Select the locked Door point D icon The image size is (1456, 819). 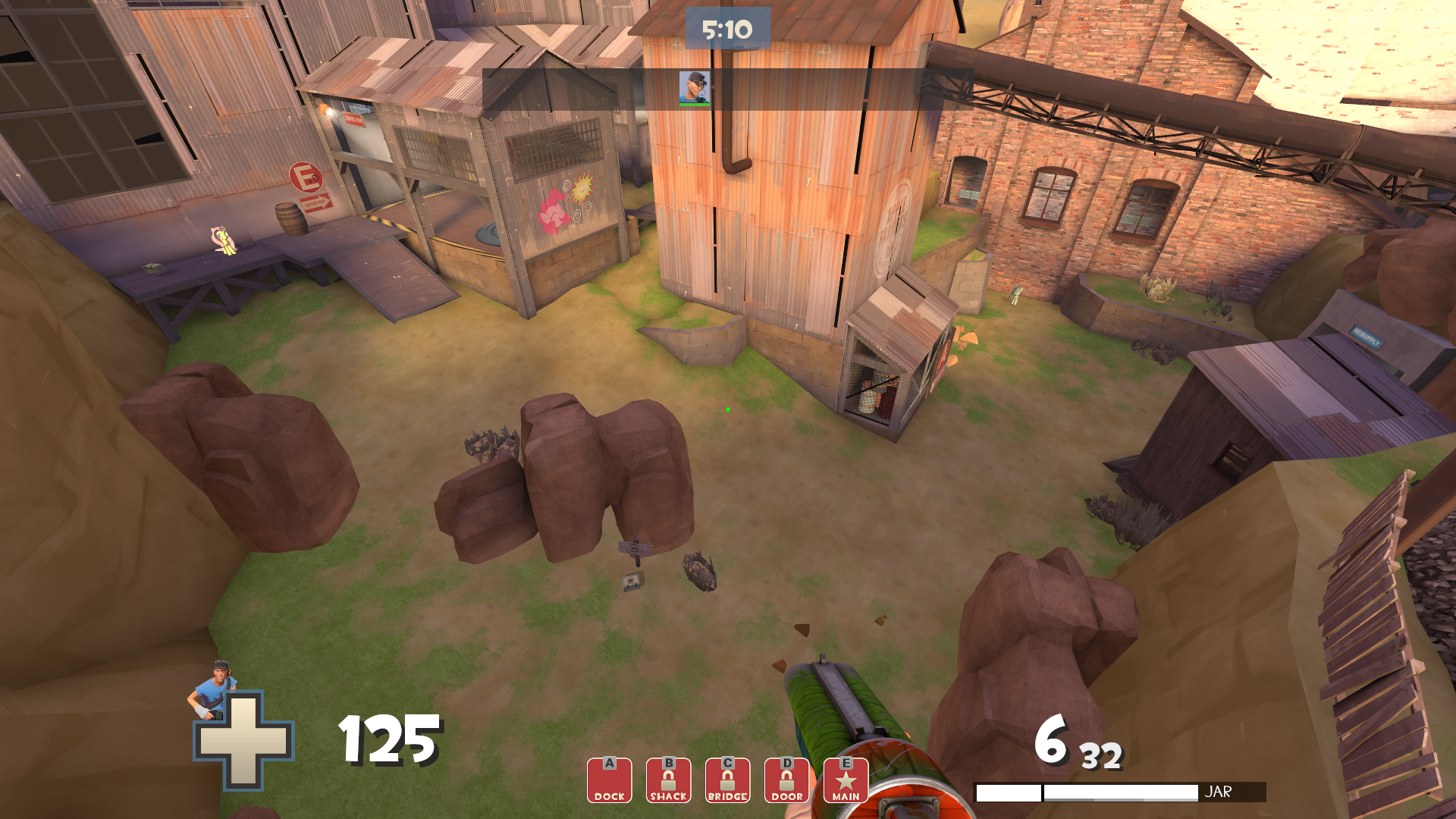click(786, 780)
